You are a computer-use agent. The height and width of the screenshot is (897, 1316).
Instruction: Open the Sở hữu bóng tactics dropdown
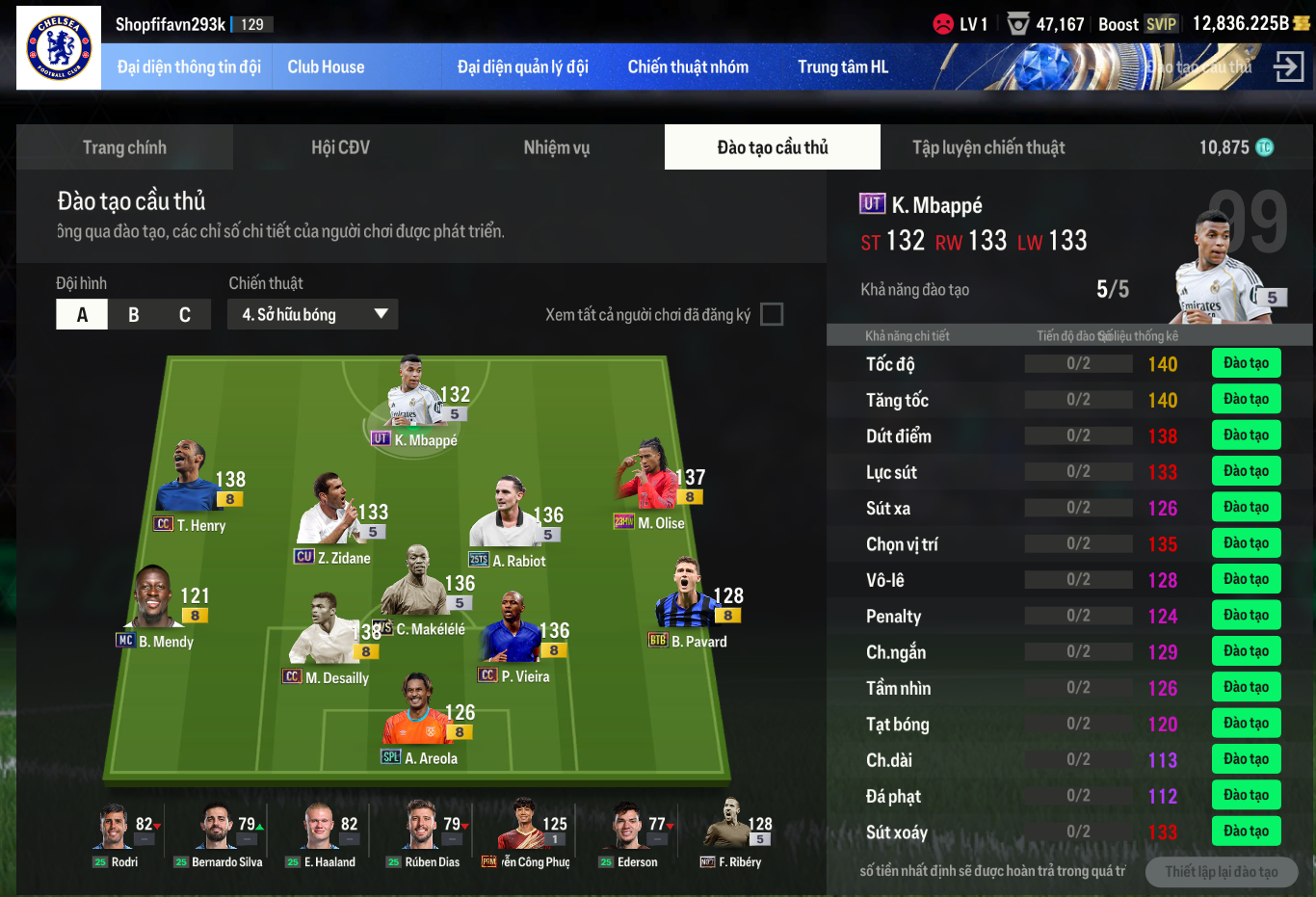point(313,315)
